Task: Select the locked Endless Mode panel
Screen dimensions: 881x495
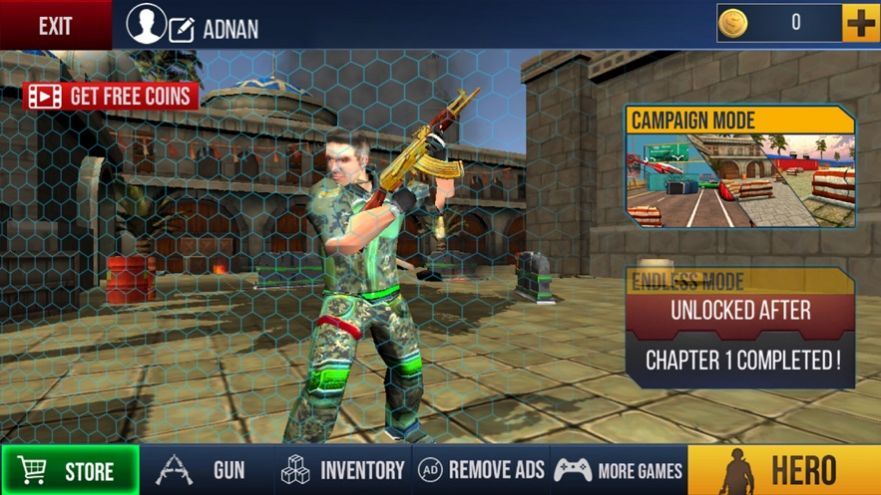Action: point(740,327)
